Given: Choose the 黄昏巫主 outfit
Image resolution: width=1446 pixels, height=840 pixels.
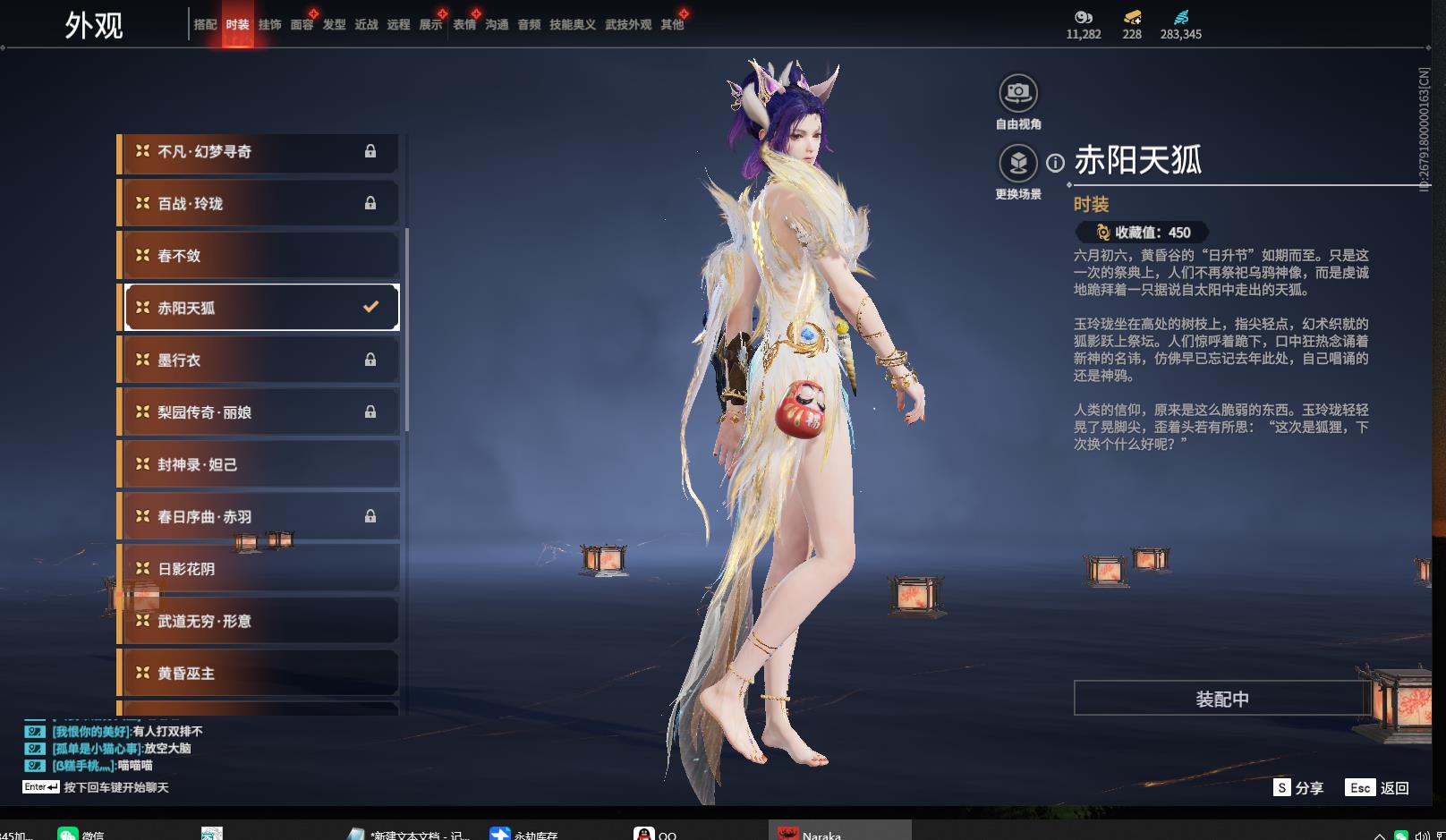Looking at the screenshot, I should [259, 673].
